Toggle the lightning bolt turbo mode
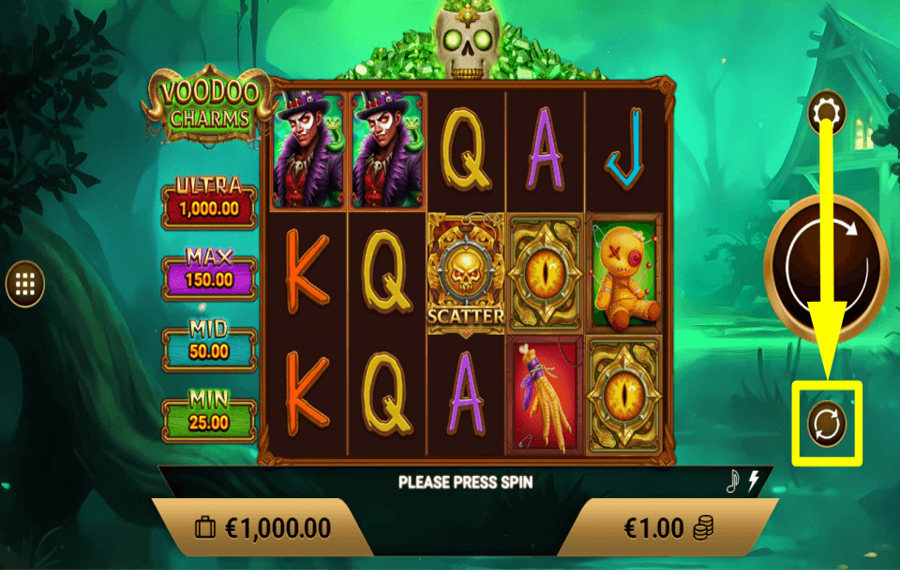Viewport: 900px width, 570px height. (x=754, y=481)
